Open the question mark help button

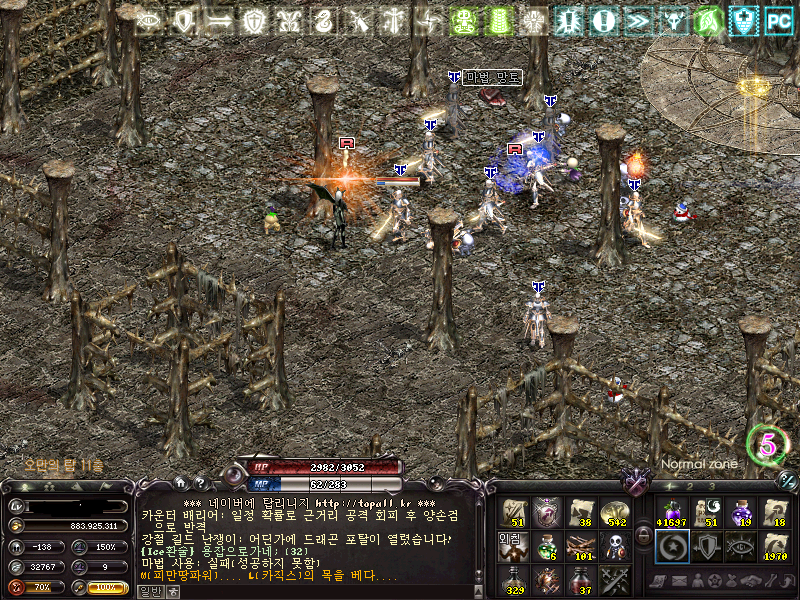(x=200, y=483)
